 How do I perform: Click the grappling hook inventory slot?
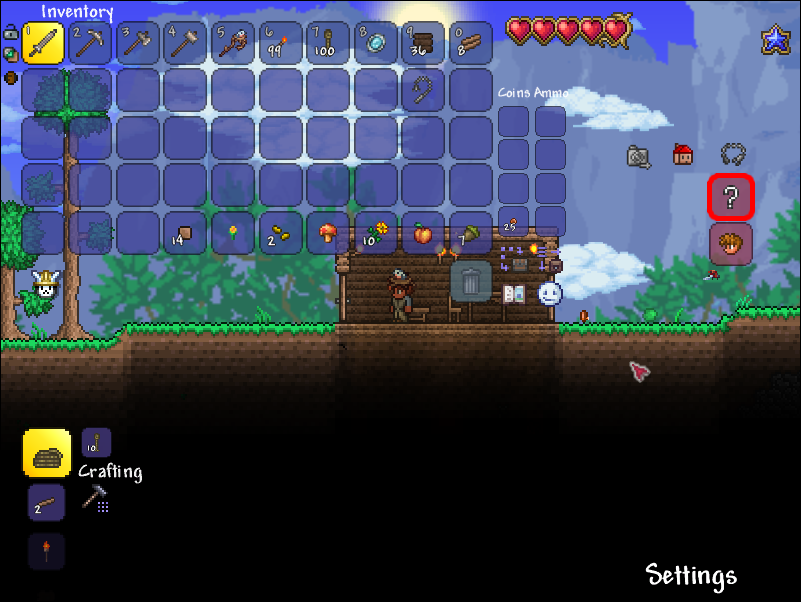tap(424, 90)
